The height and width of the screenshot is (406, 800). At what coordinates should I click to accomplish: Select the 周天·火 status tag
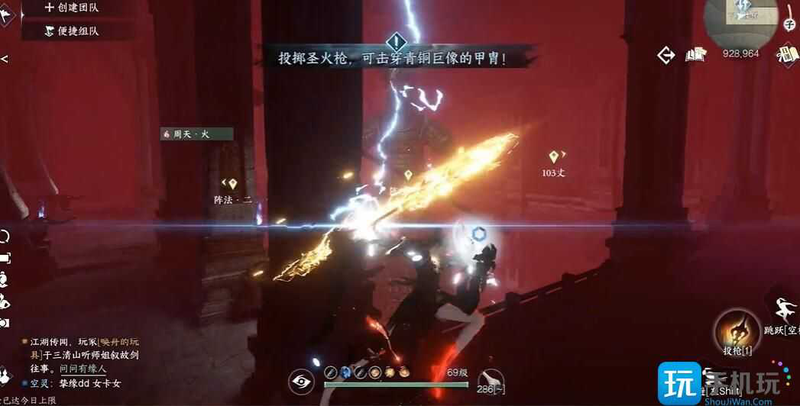197,133
